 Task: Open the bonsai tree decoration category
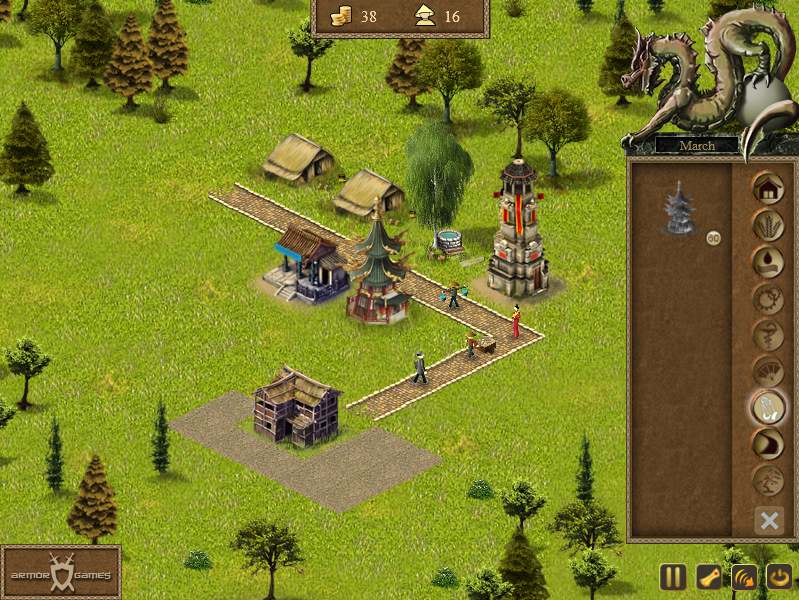click(x=768, y=479)
